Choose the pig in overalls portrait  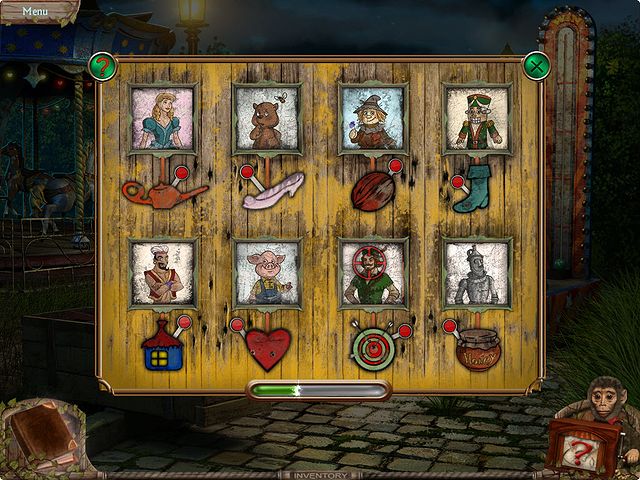pyautogui.click(x=267, y=274)
